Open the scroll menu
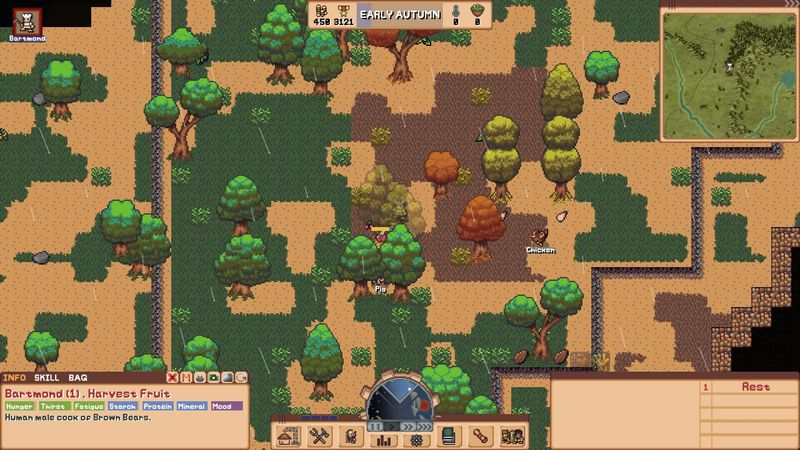 479,436
